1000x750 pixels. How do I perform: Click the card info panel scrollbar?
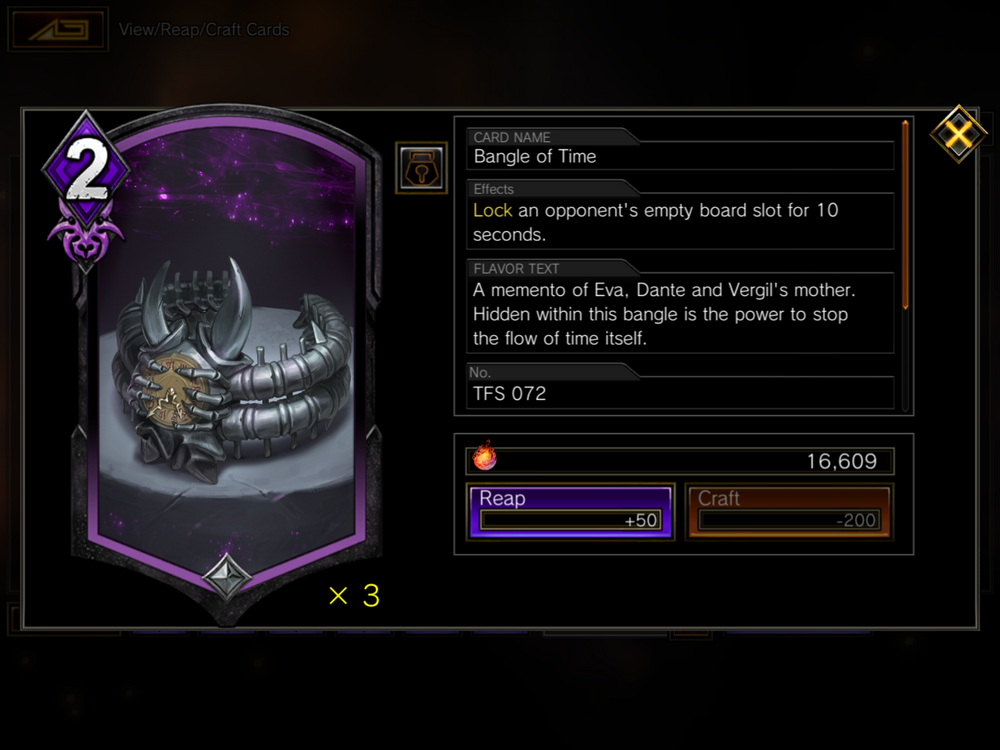pos(905,215)
